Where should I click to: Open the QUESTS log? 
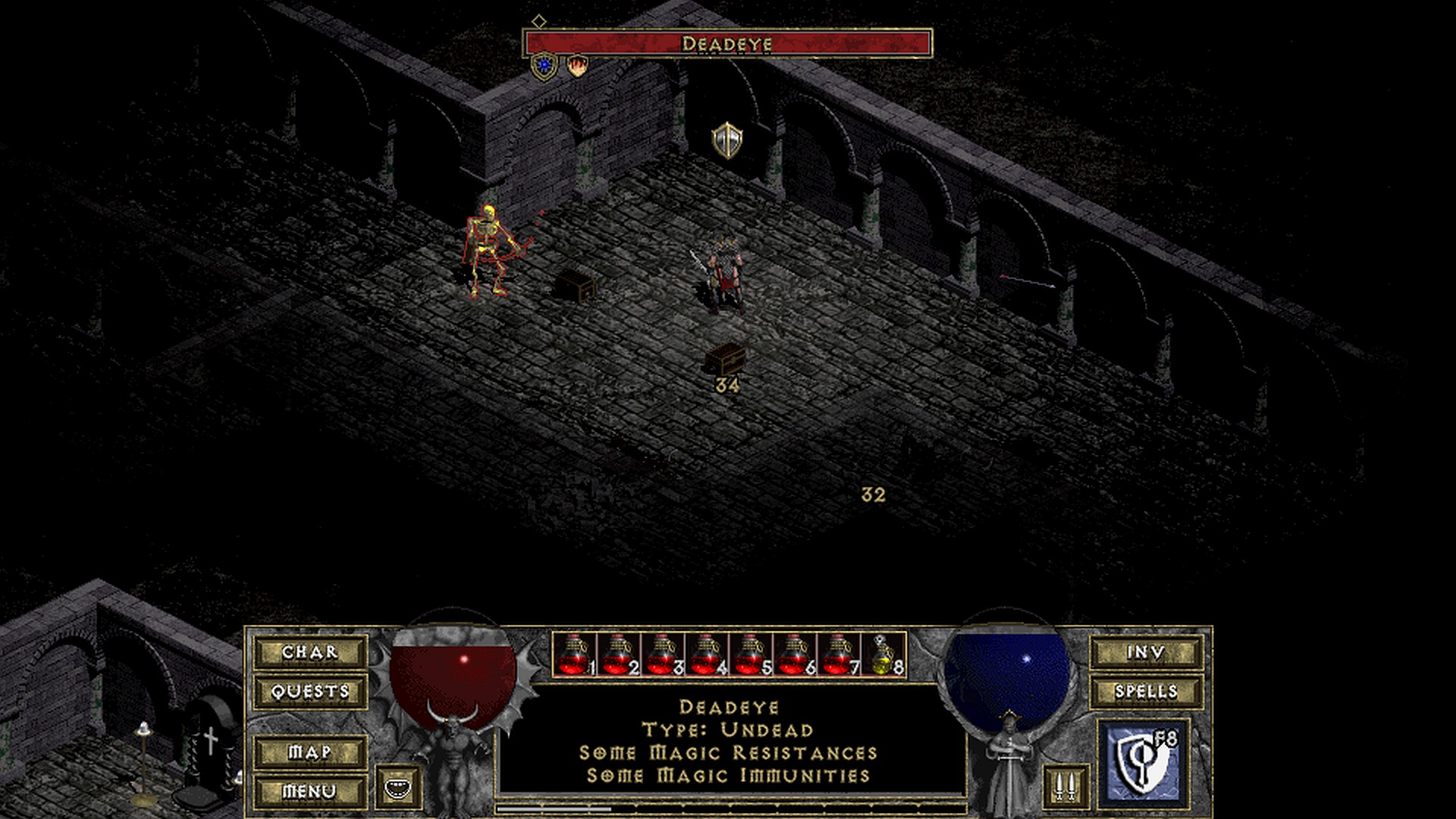(x=310, y=692)
